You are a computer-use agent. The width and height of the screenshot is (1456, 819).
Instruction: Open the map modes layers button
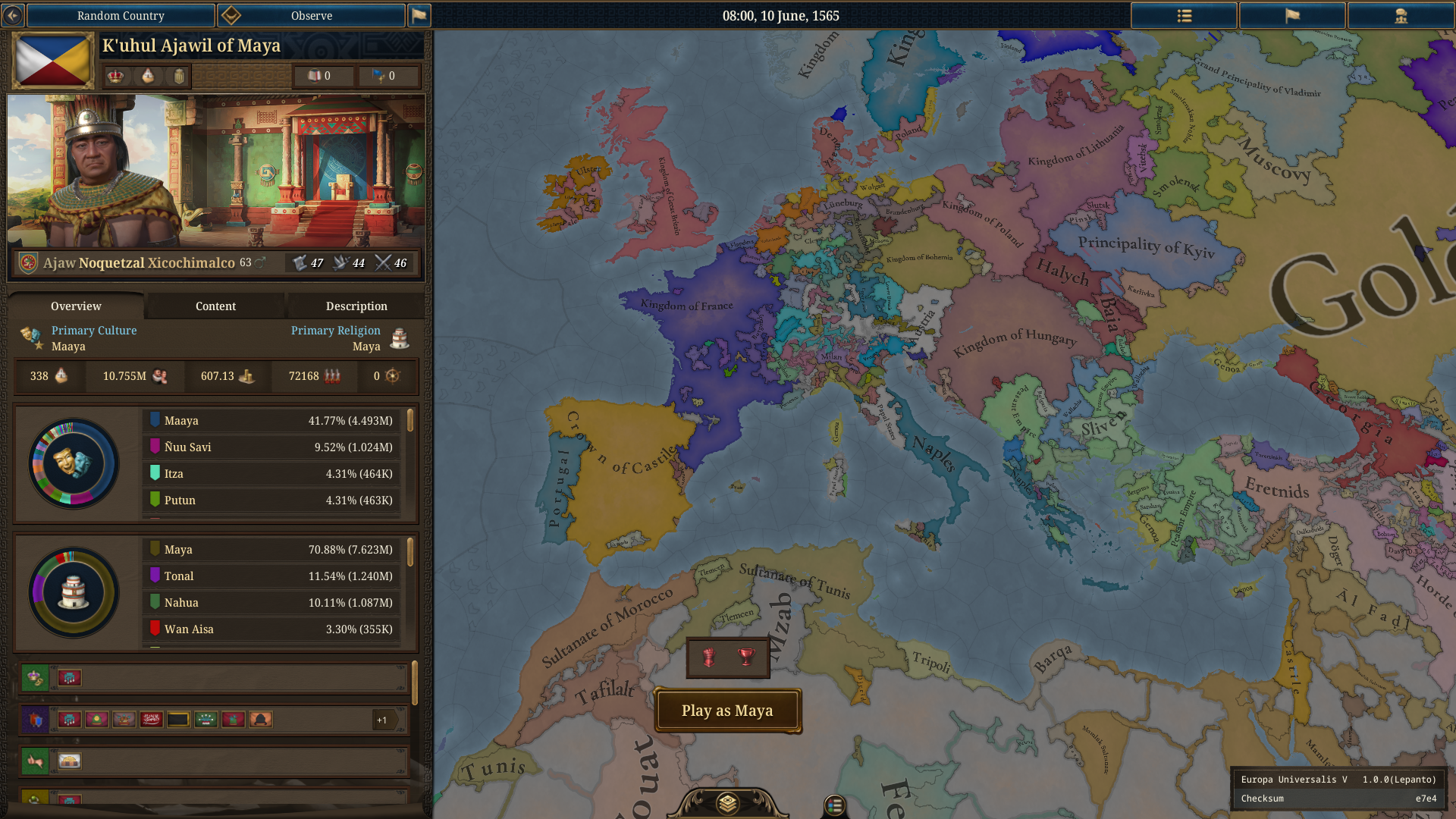(x=727, y=802)
